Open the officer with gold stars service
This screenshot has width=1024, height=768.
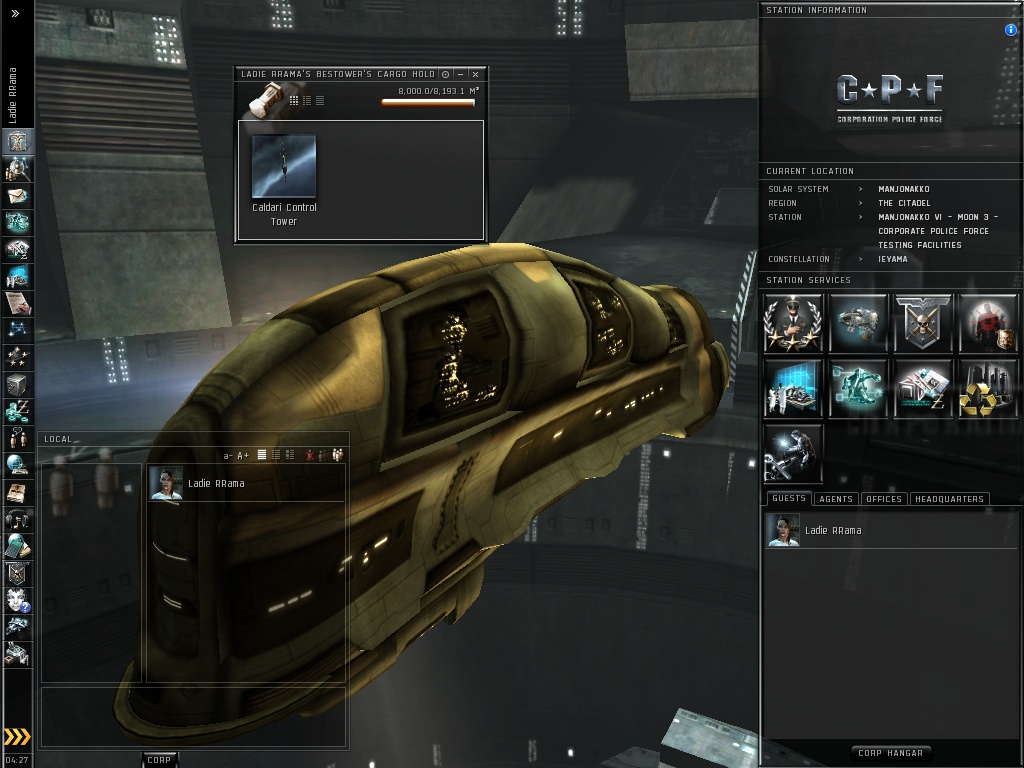(x=793, y=323)
